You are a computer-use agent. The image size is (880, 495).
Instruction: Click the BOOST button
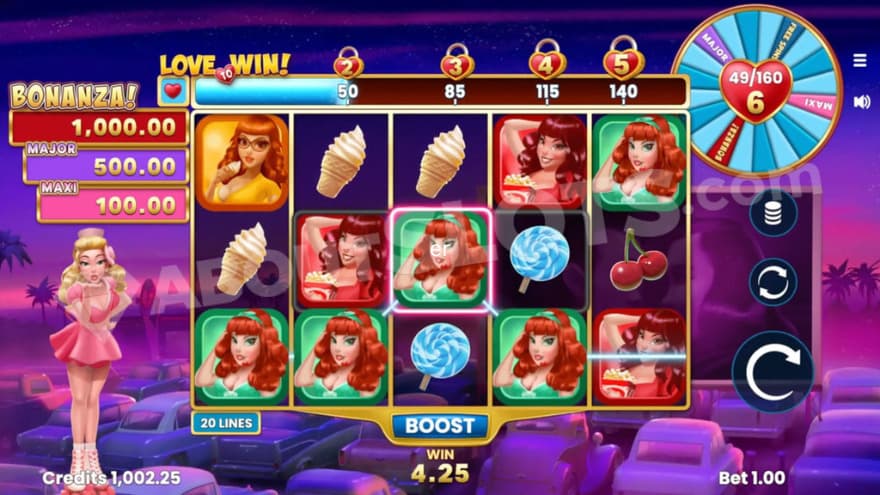(x=441, y=425)
